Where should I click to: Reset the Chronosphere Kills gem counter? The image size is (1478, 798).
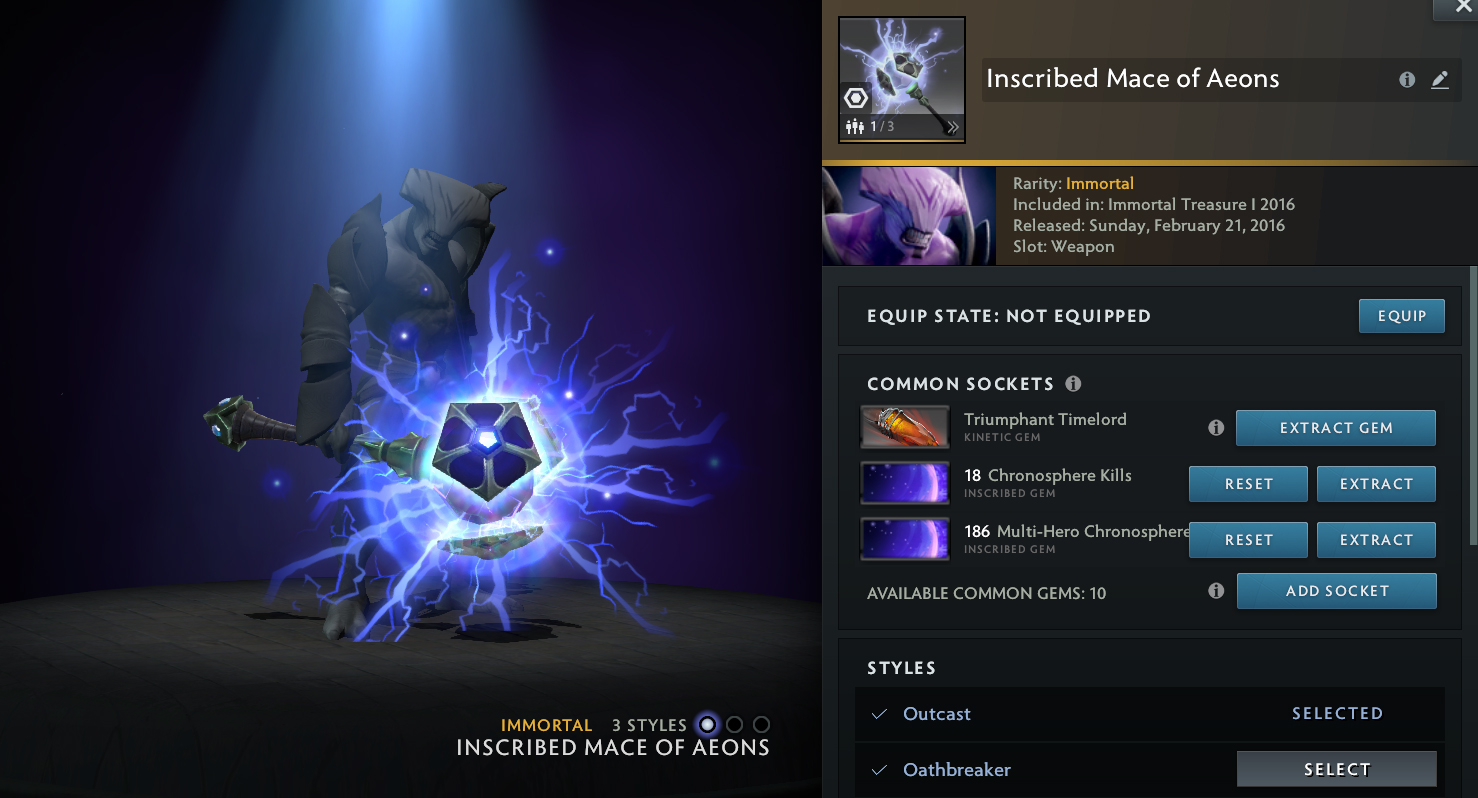tap(1248, 484)
